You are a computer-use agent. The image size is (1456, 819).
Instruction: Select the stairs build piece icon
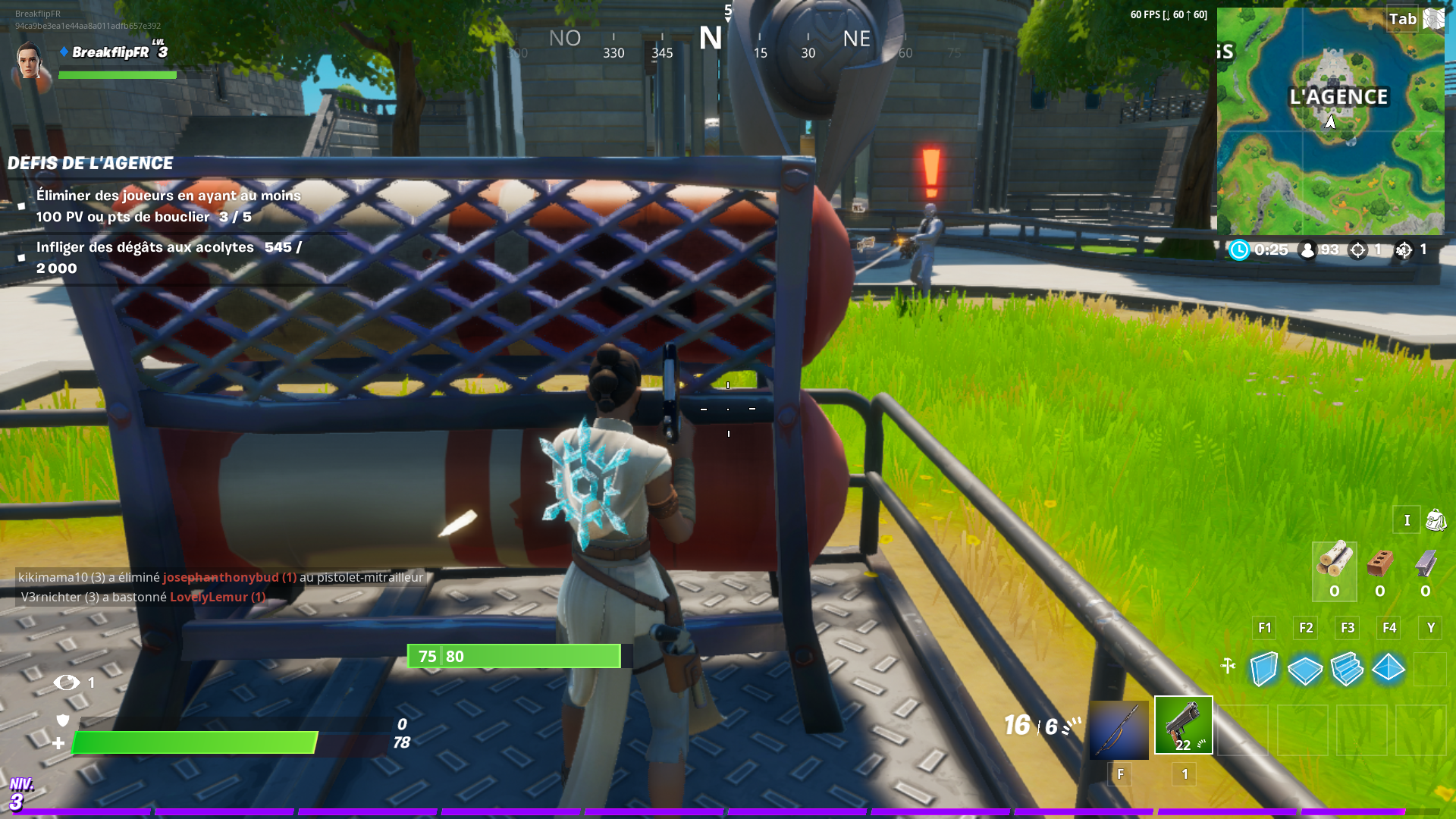coord(1347,669)
